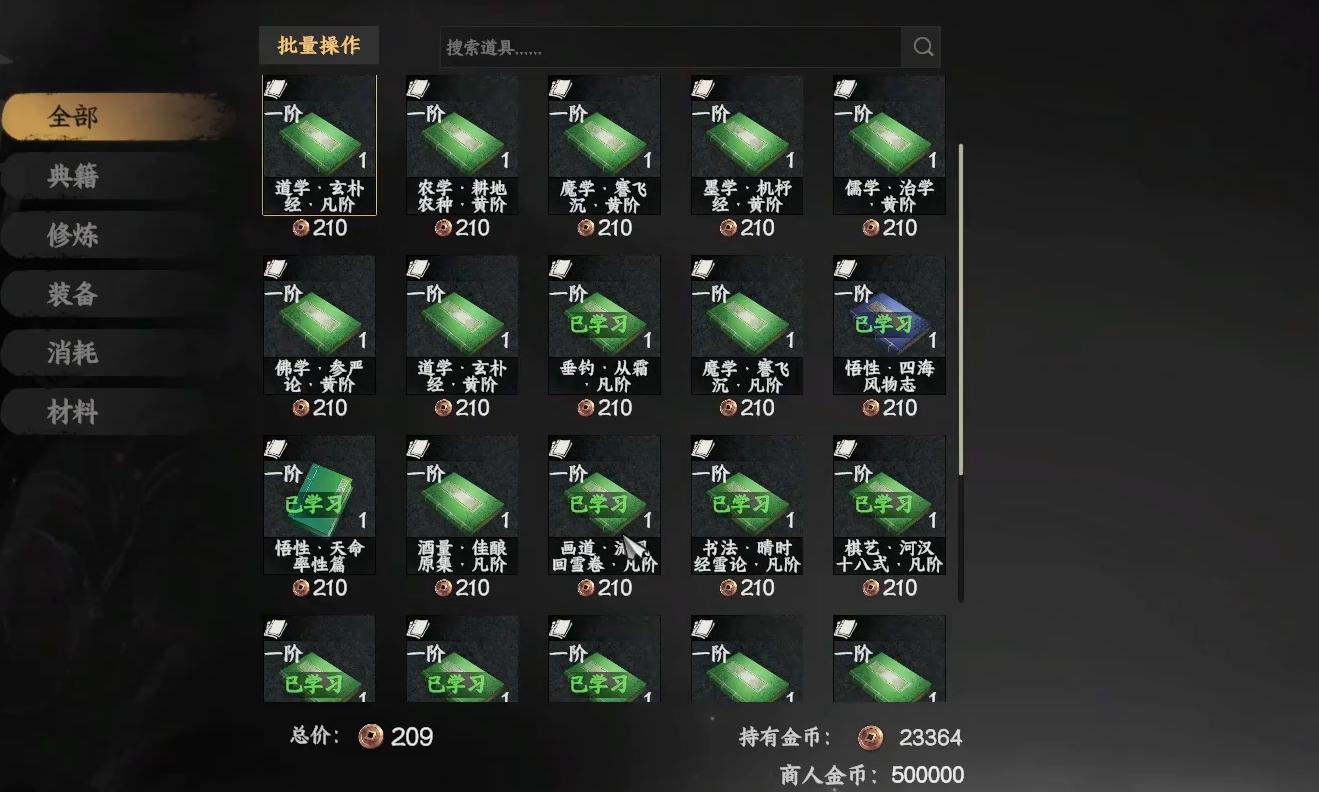Select the 装备 category in sidebar
The image size is (1319, 792).
tap(70, 293)
